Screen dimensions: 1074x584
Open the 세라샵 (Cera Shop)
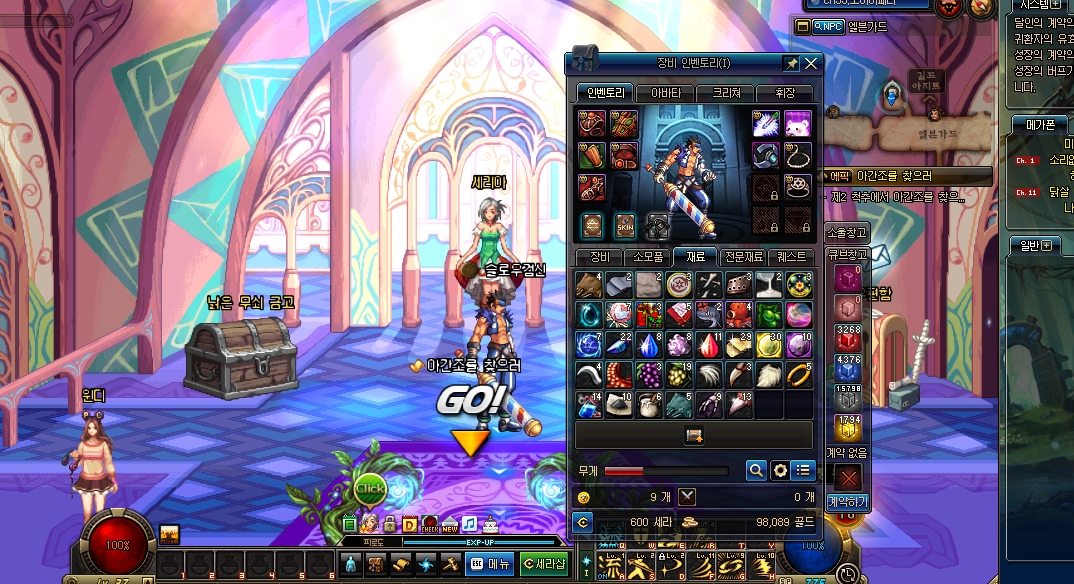point(545,564)
